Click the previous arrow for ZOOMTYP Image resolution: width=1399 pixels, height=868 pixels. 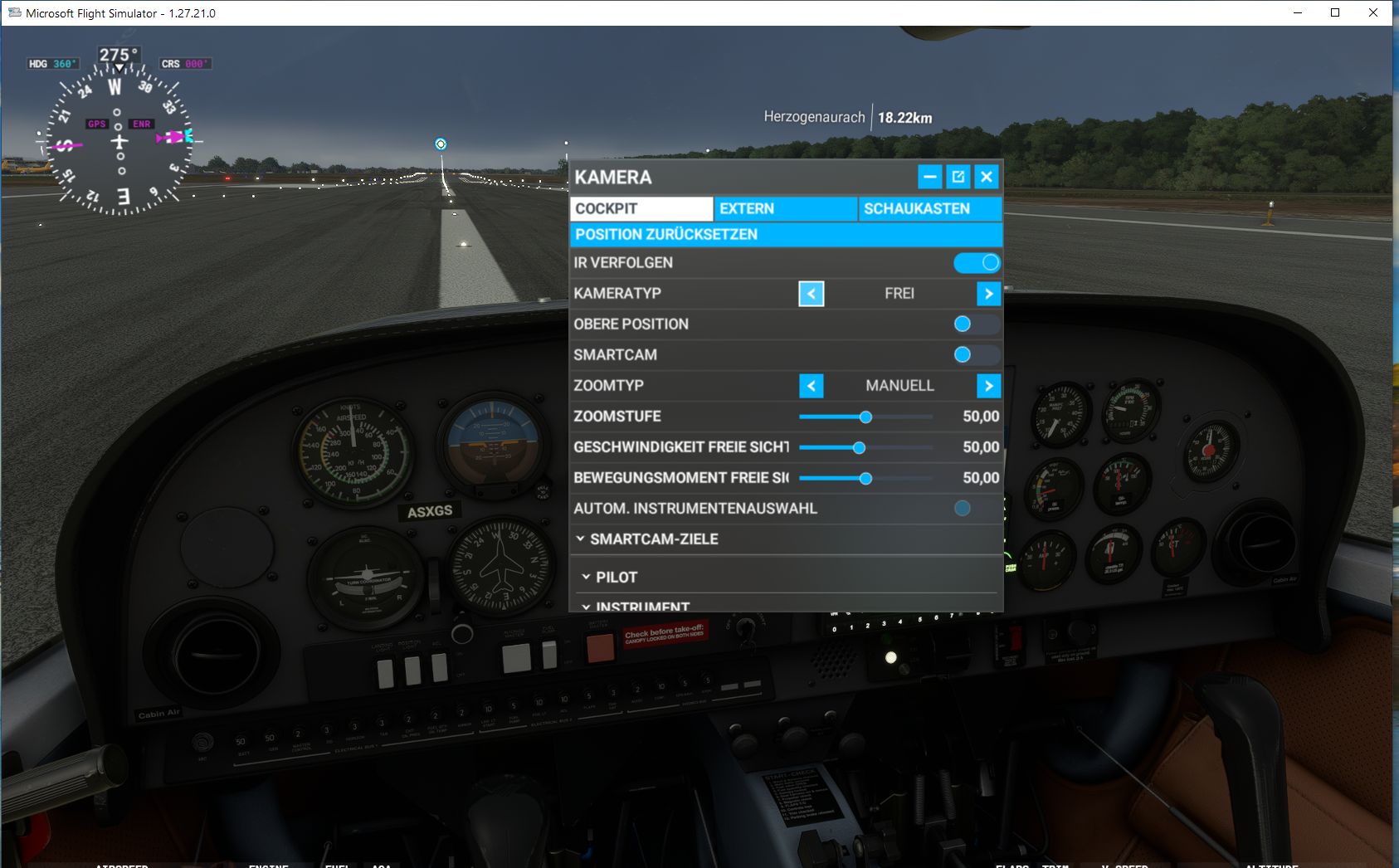click(811, 386)
